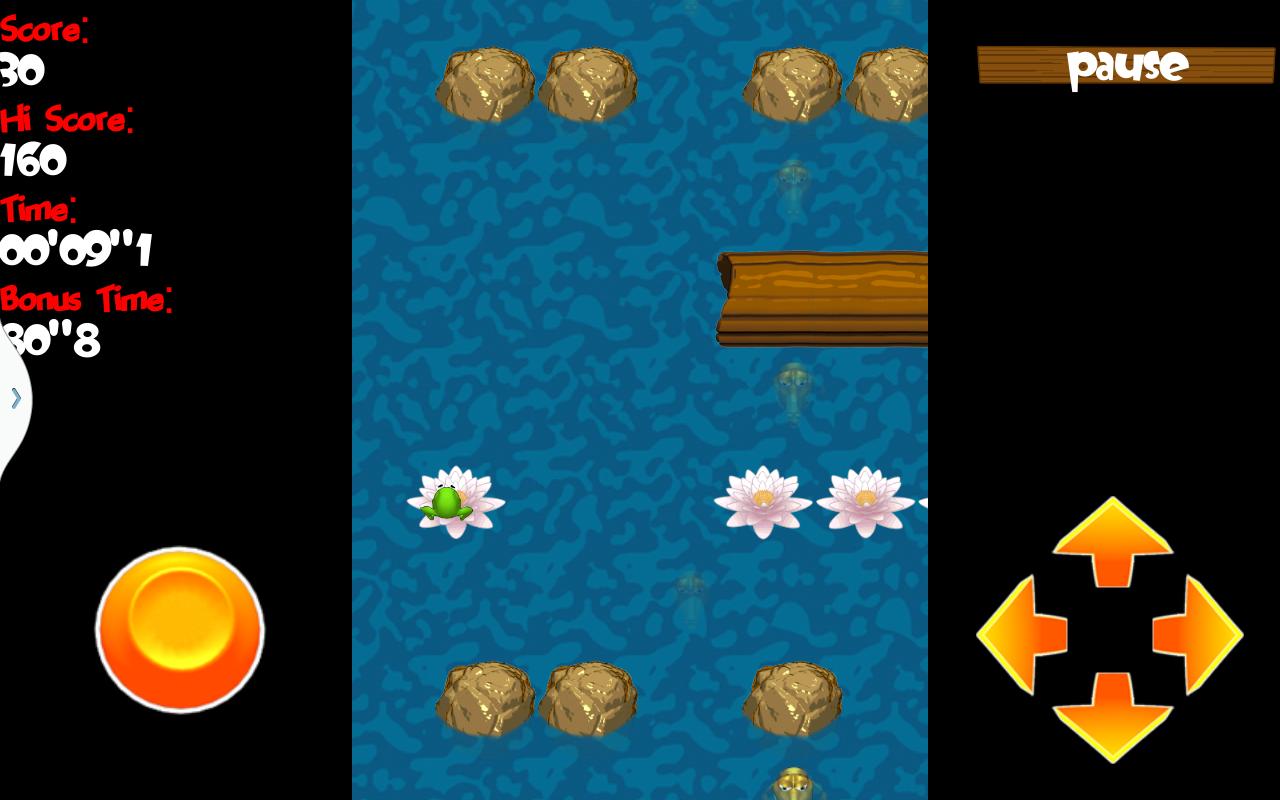This screenshot has height=800, width=1280.
Task: Tap the Hi Score value 160
Action: [x=32, y=158]
